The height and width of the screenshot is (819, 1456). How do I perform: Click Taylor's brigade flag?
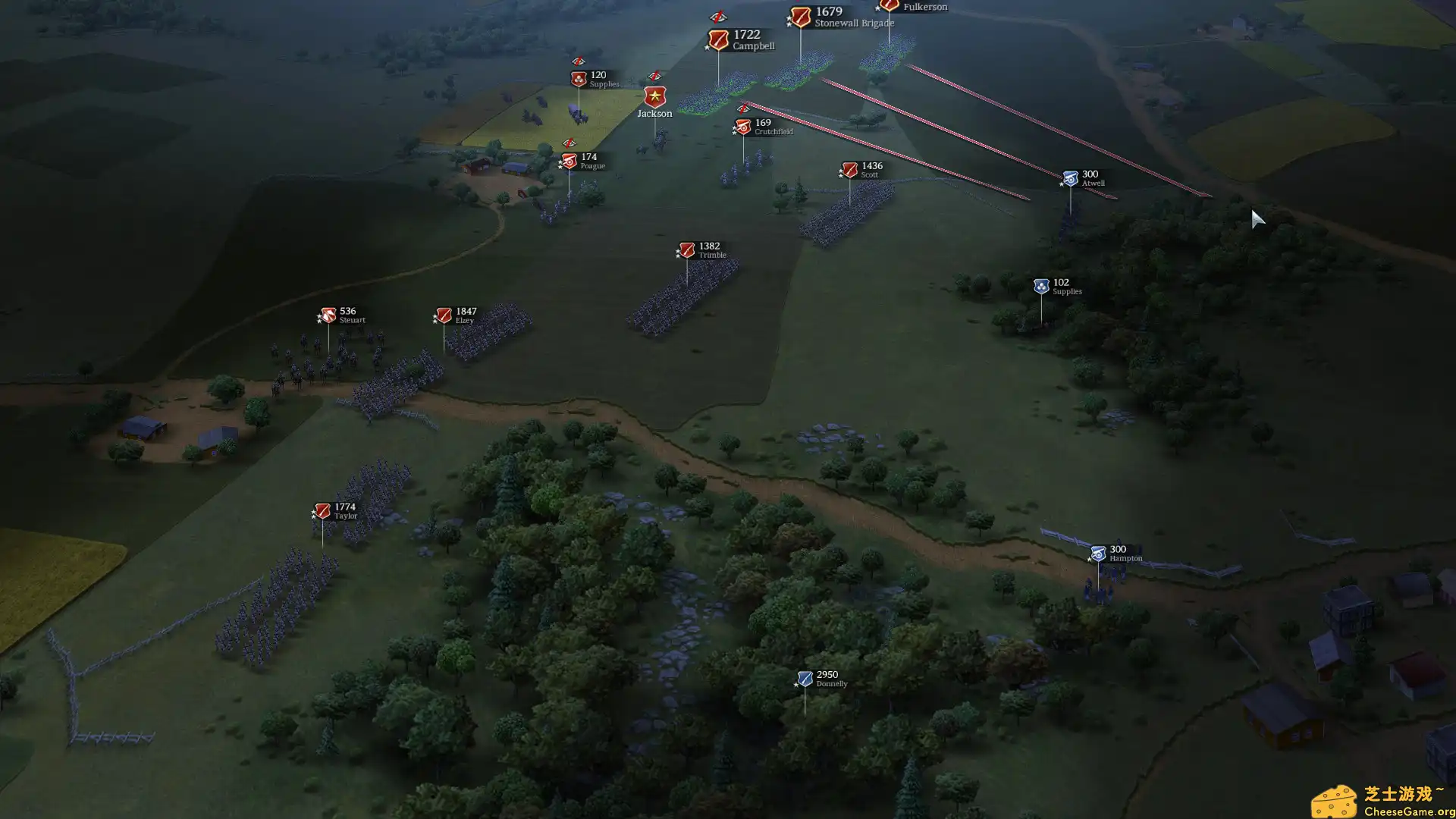pyautogui.click(x=322, y=510)
